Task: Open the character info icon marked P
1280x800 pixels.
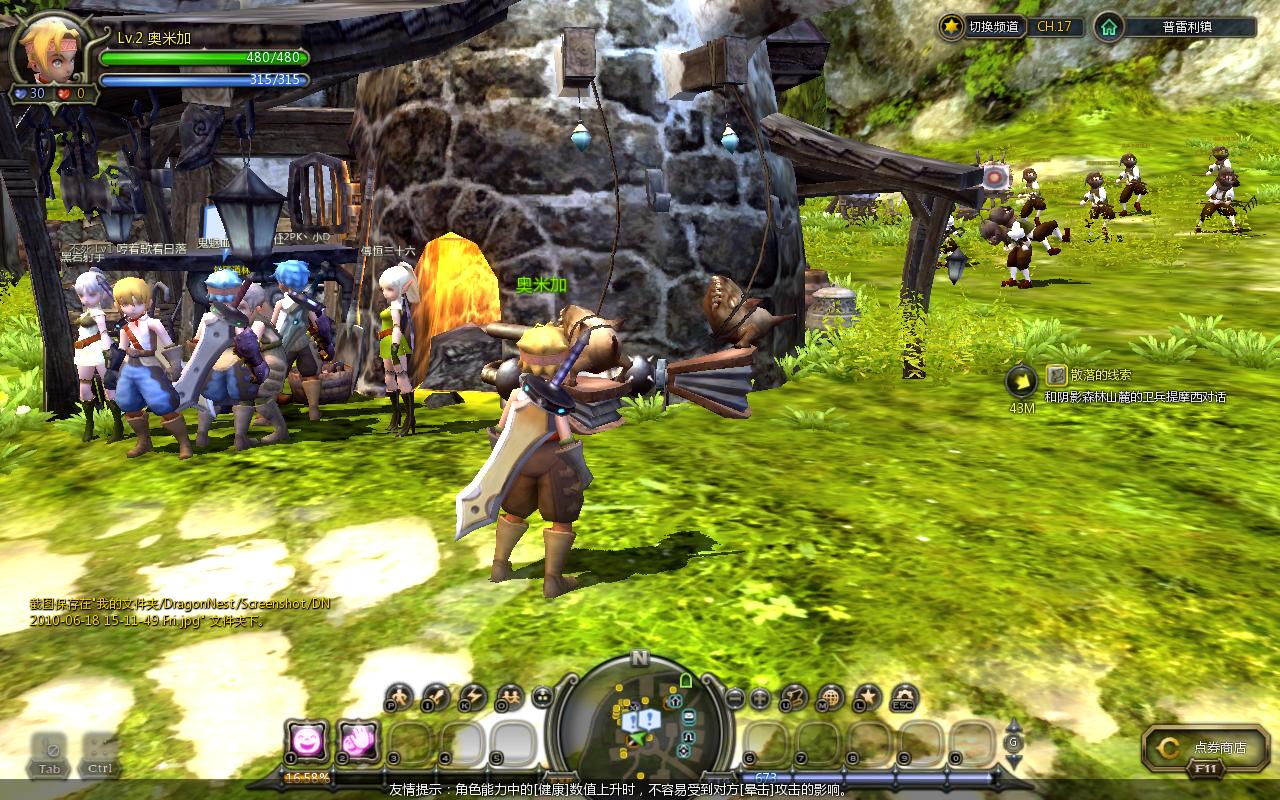Action: pyautogui.click(x=400, y=695)
